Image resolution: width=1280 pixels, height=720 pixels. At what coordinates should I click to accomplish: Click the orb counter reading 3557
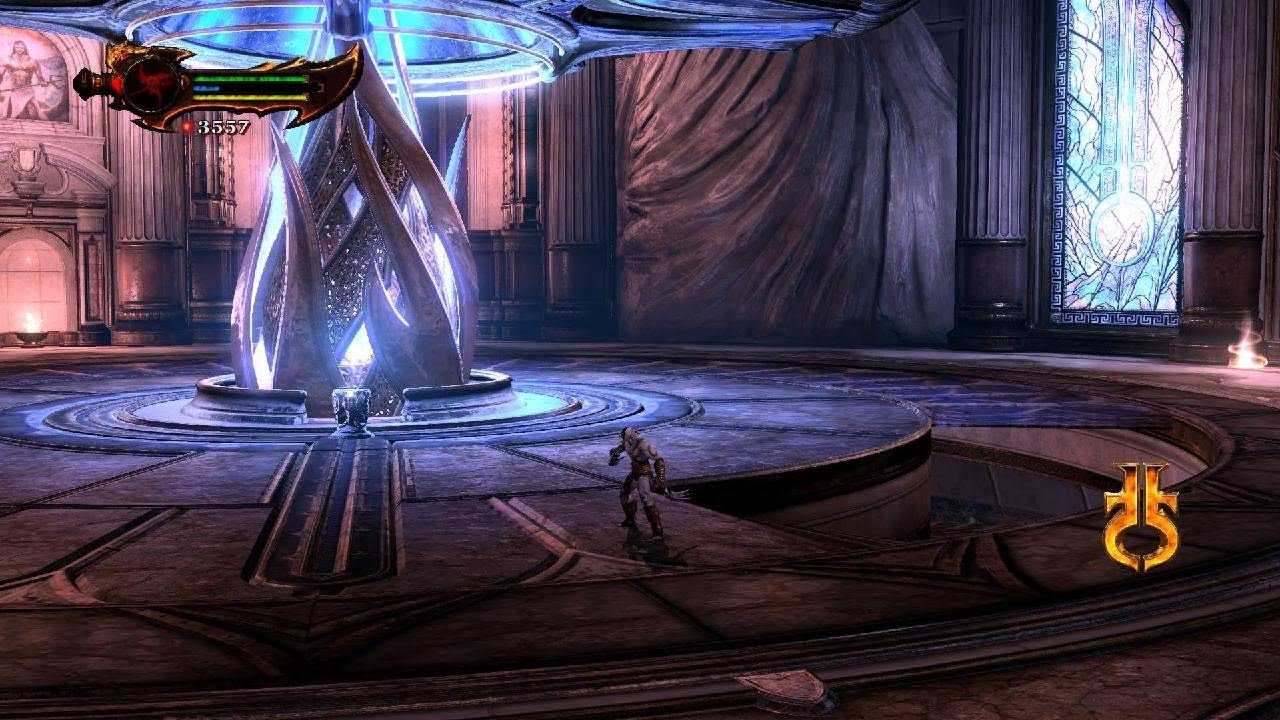point(222,126)
